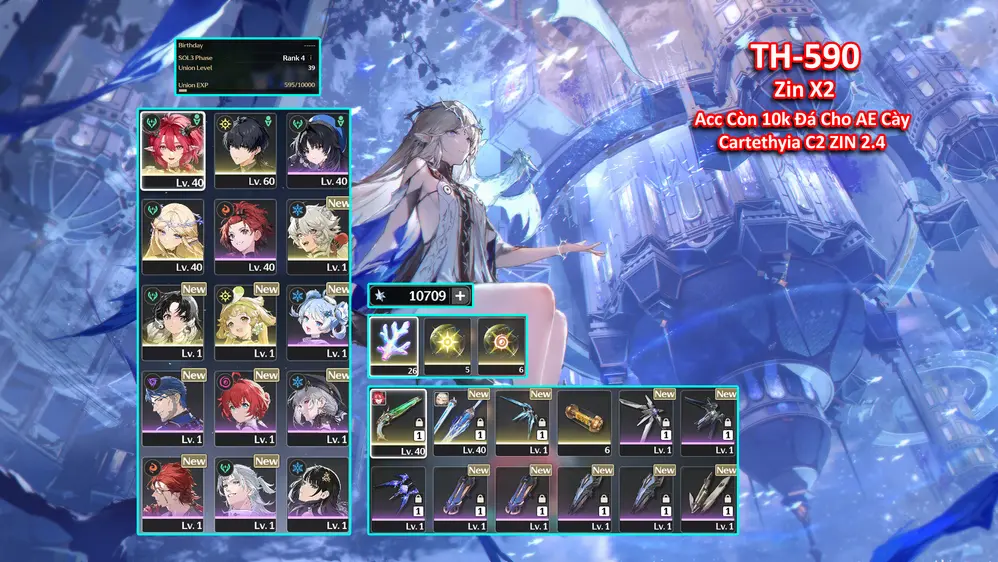Screen dimensions: 998x562
Task: Select the red-haired horned character at Lv. 40
Action: (172, 149)
